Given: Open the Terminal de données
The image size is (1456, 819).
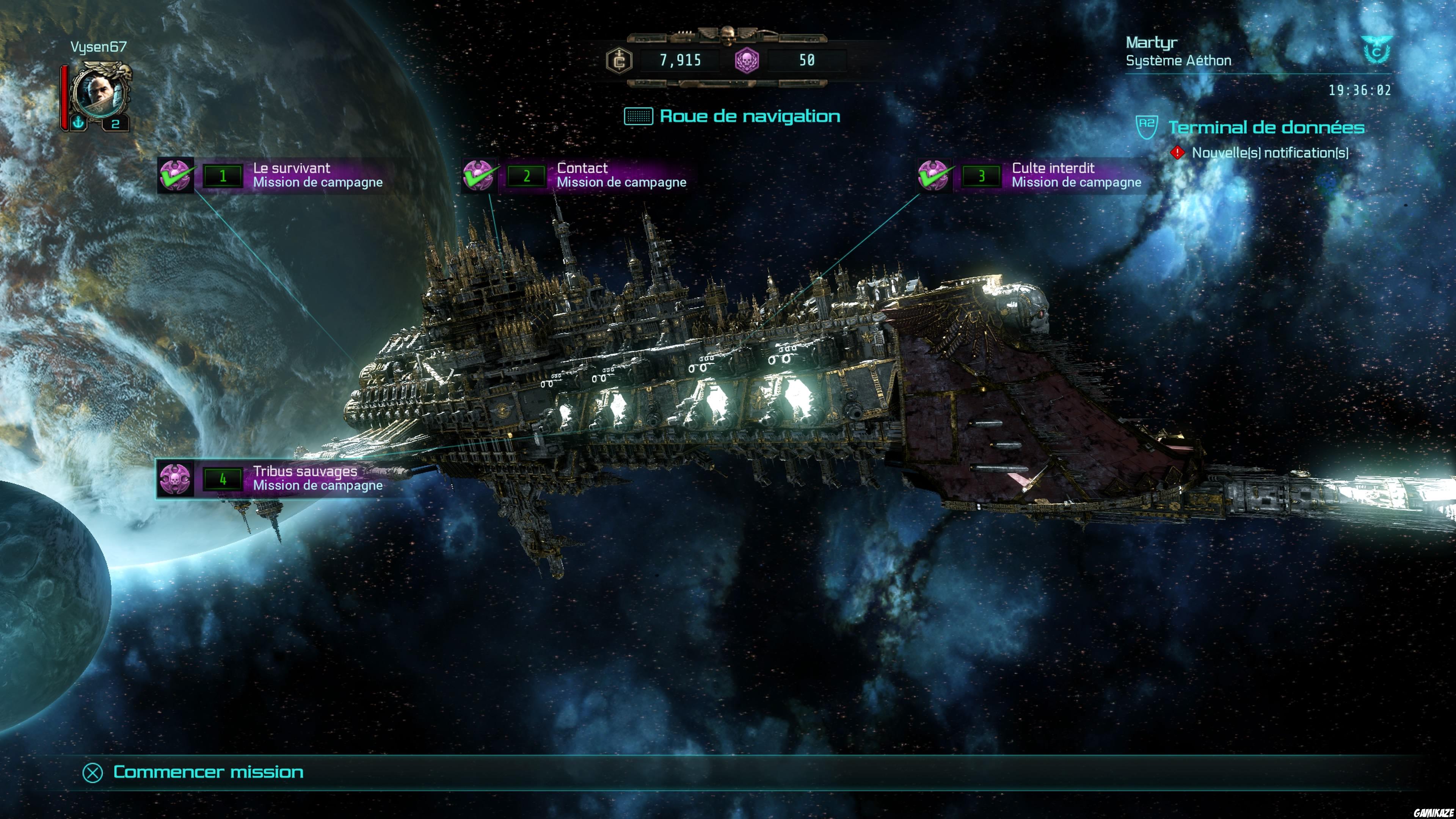Looking at the screenshot, I should [1266, 128].
